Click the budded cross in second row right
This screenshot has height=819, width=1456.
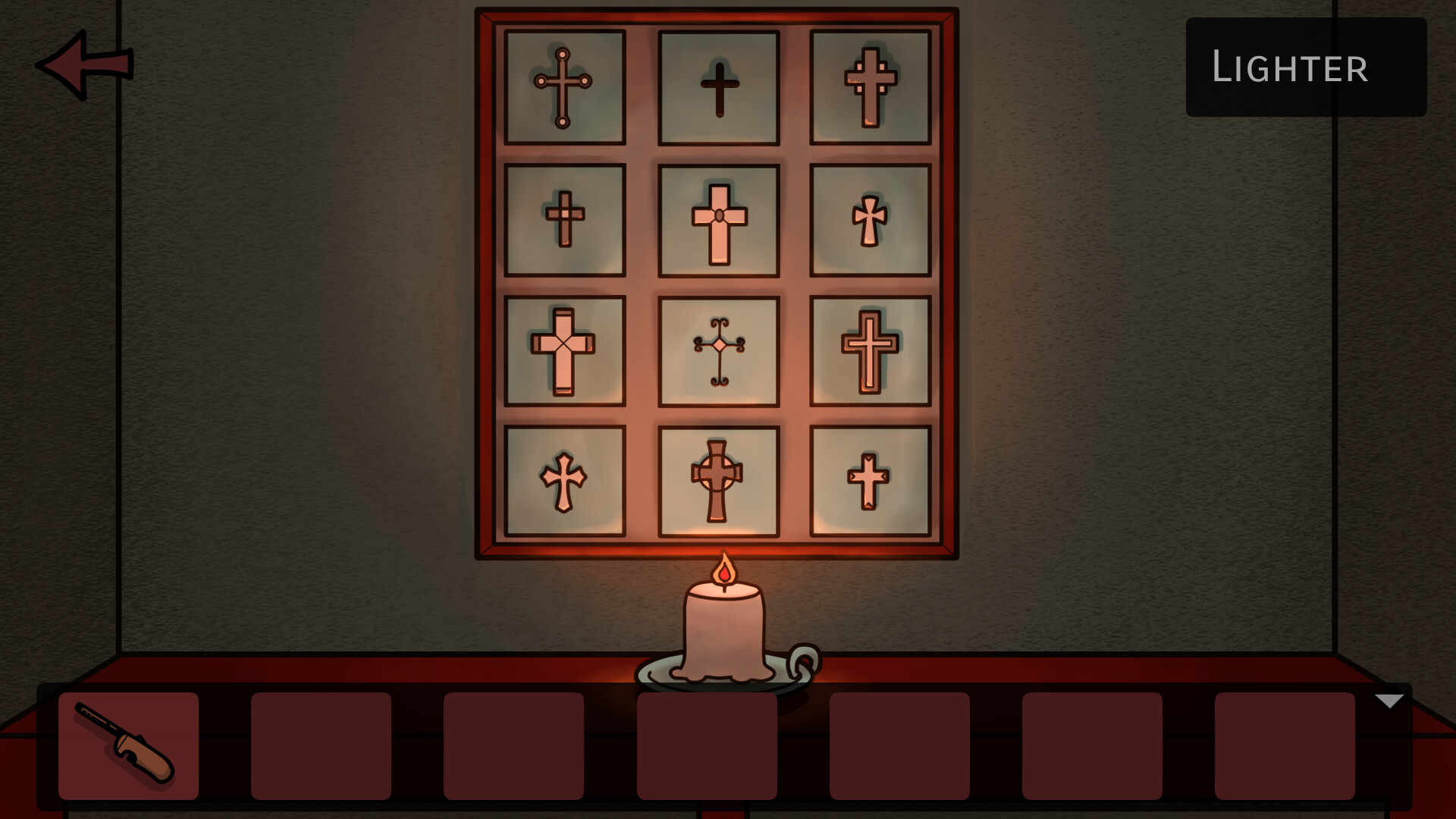coord(871,220)
